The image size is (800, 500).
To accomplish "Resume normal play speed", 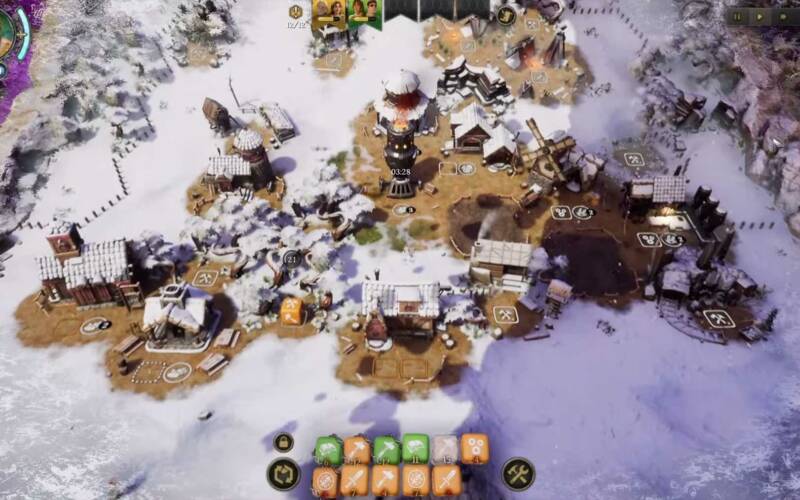I will point(759,16).
